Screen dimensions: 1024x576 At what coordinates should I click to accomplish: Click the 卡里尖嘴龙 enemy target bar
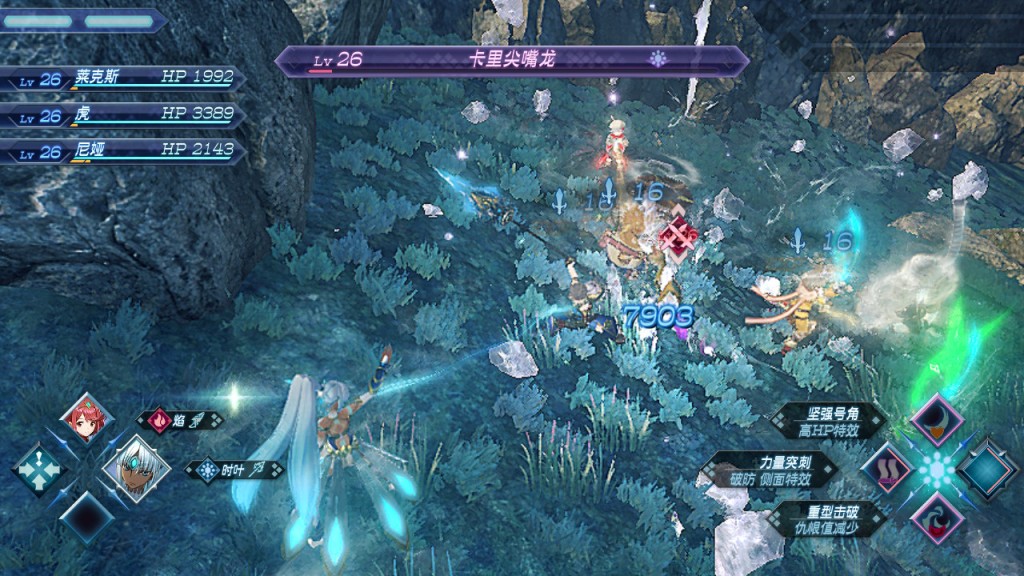point(512,60)
